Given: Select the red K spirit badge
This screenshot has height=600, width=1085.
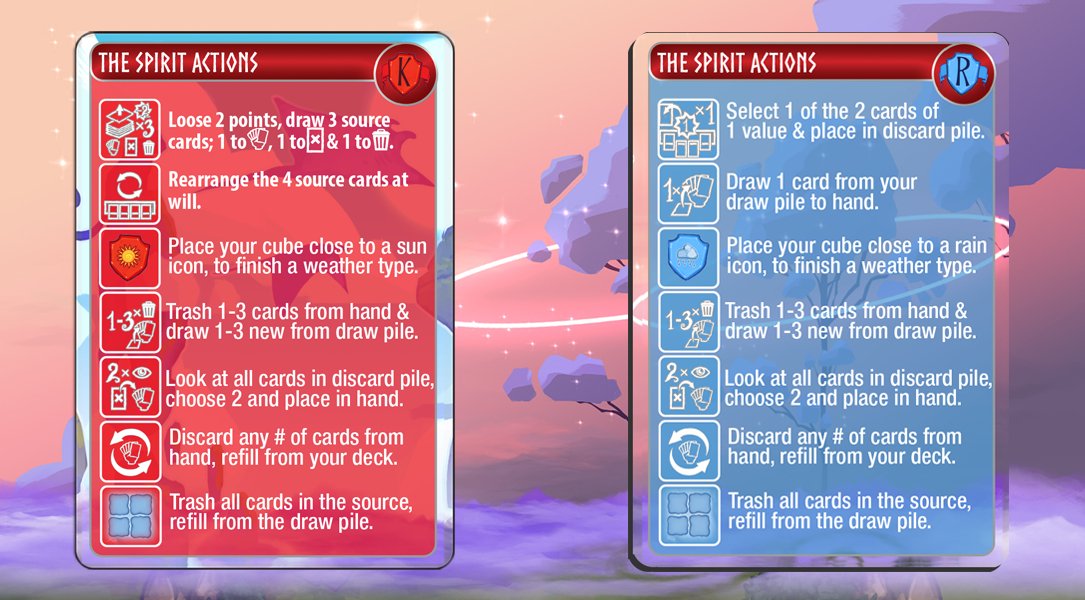Looking at the screenshot, I should pyautogui.click(x=402, y=70).
